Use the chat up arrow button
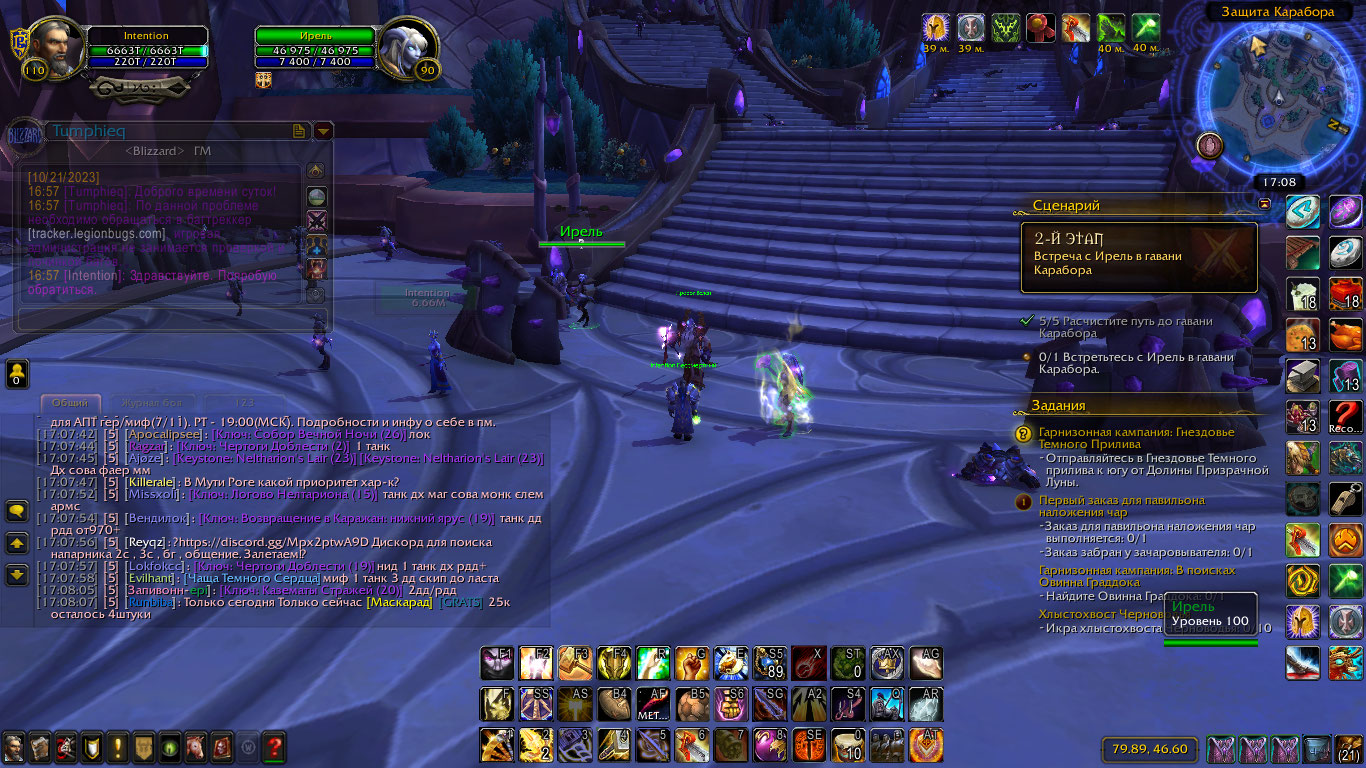 tap(17, 543)
